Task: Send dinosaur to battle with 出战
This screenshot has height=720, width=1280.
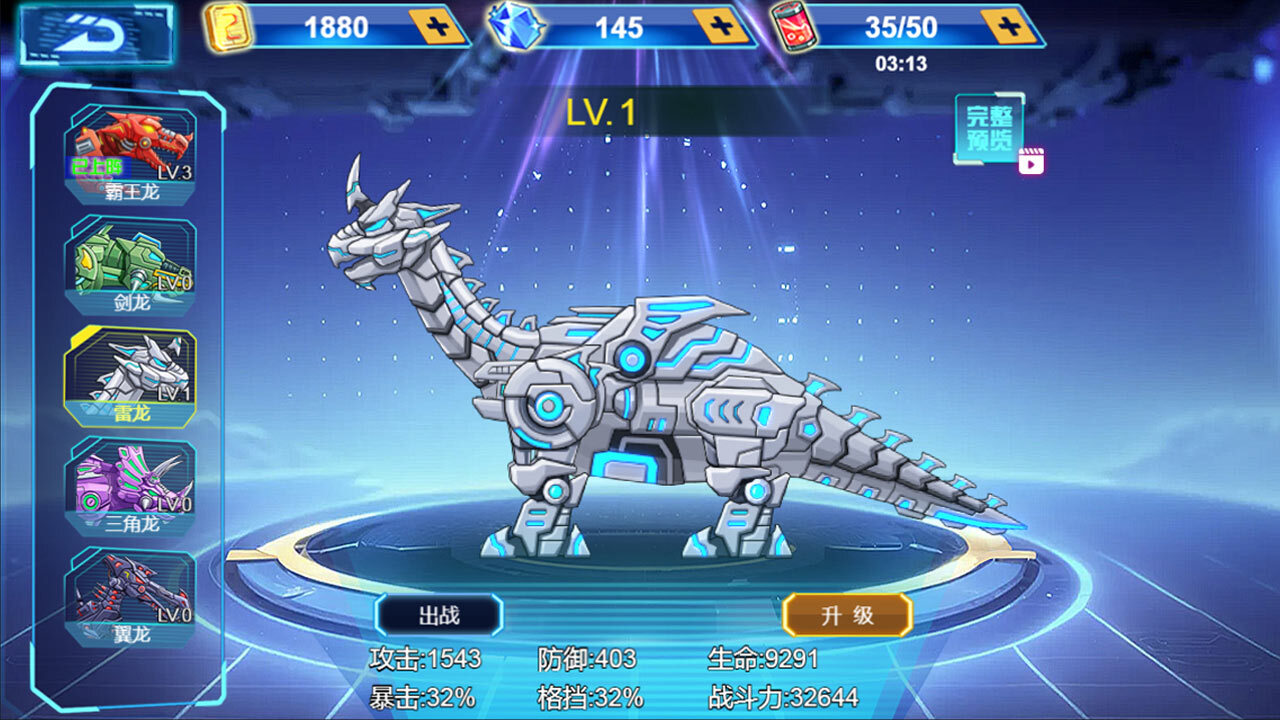Action: tap(438, 615)
